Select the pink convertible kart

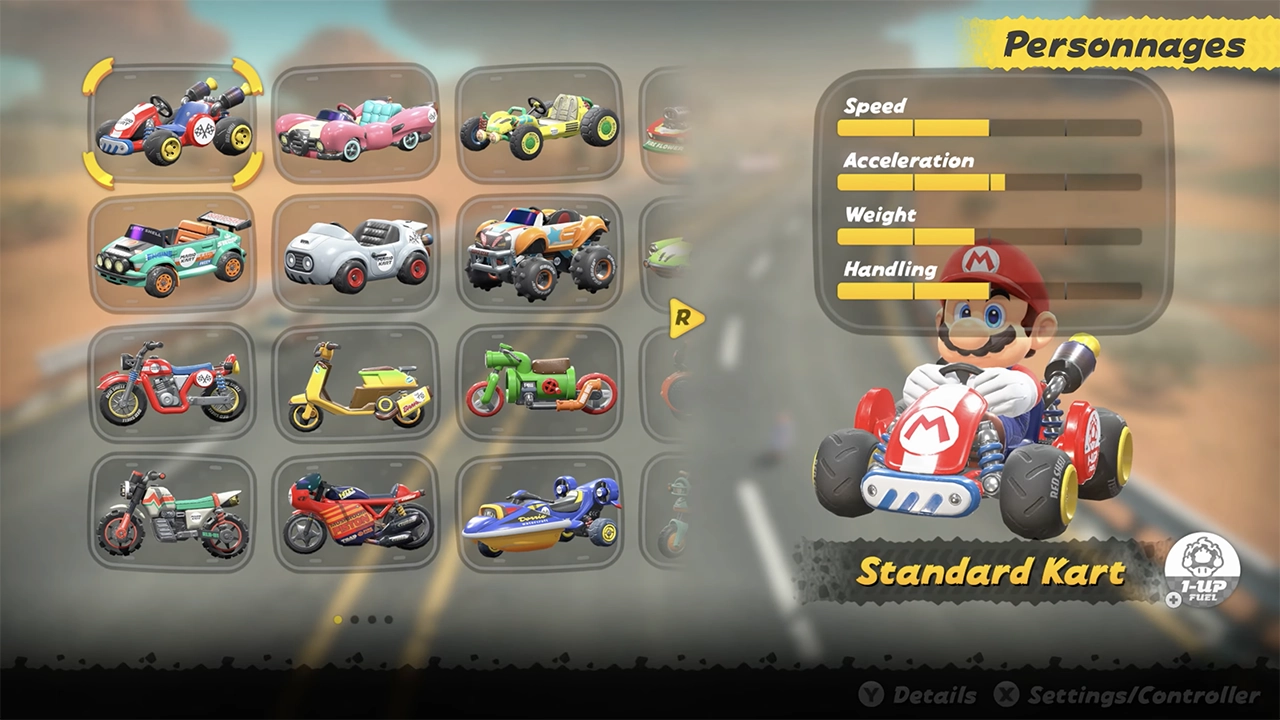point(357,122)
